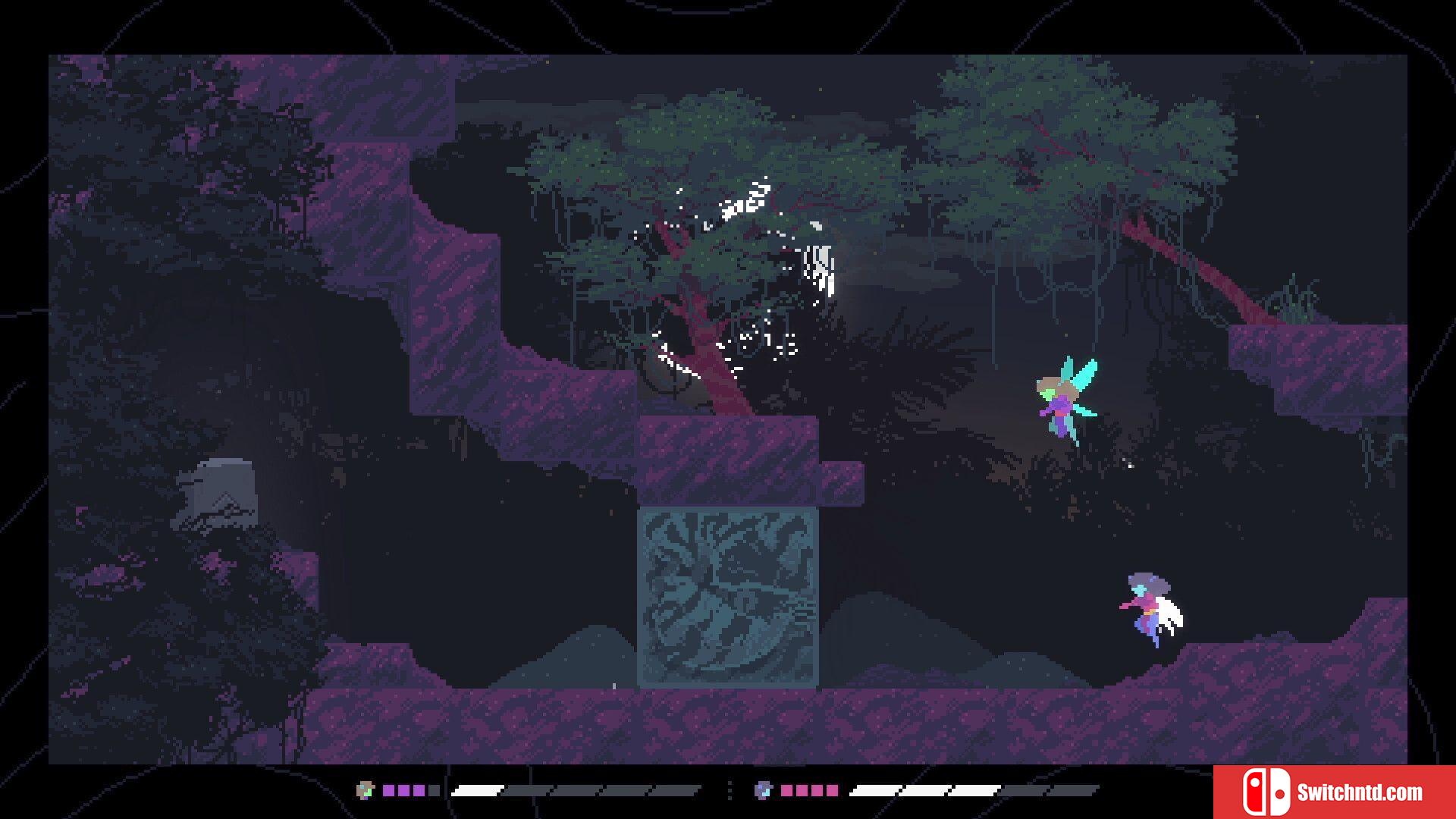This screenshot has width=1456, height=819.
Task: Open the Switchntd.com watermark link
Action: point(1333,792)
